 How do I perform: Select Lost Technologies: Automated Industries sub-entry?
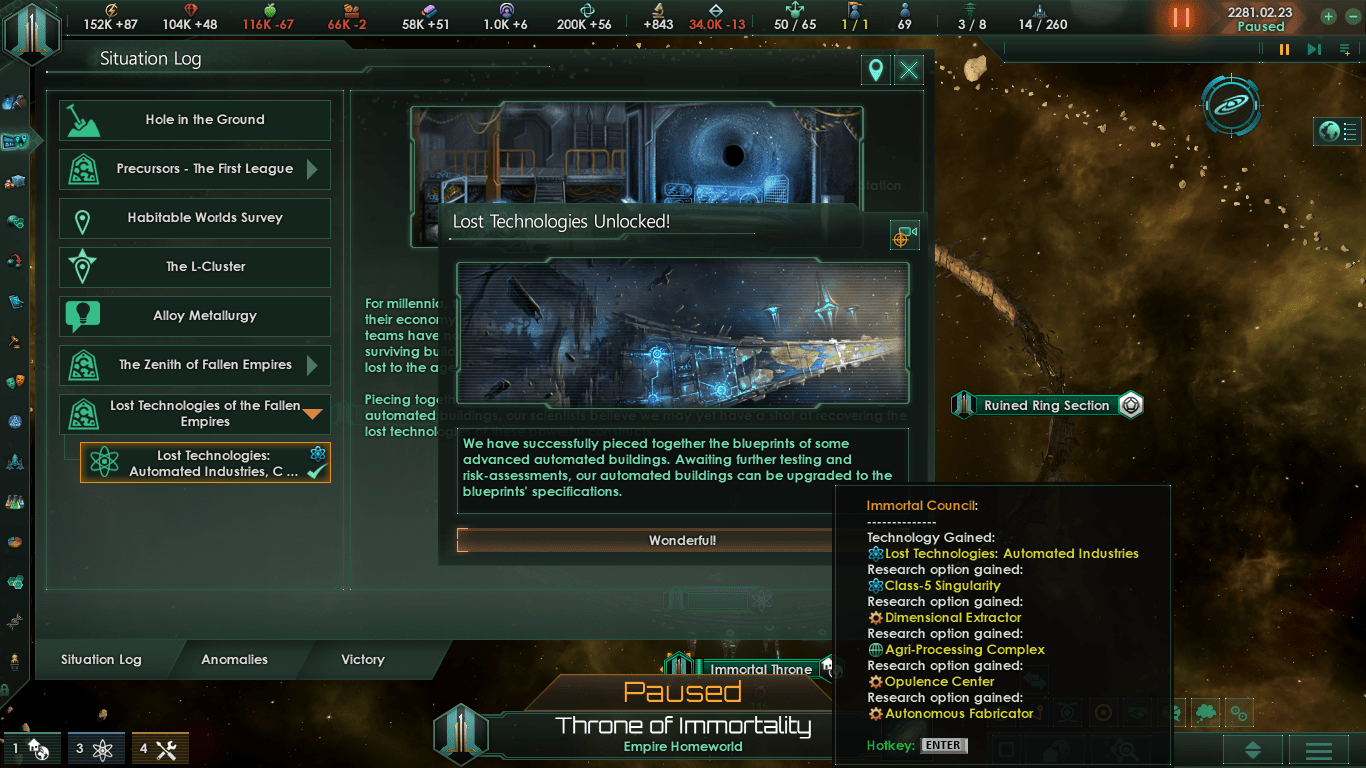point(205,463)
